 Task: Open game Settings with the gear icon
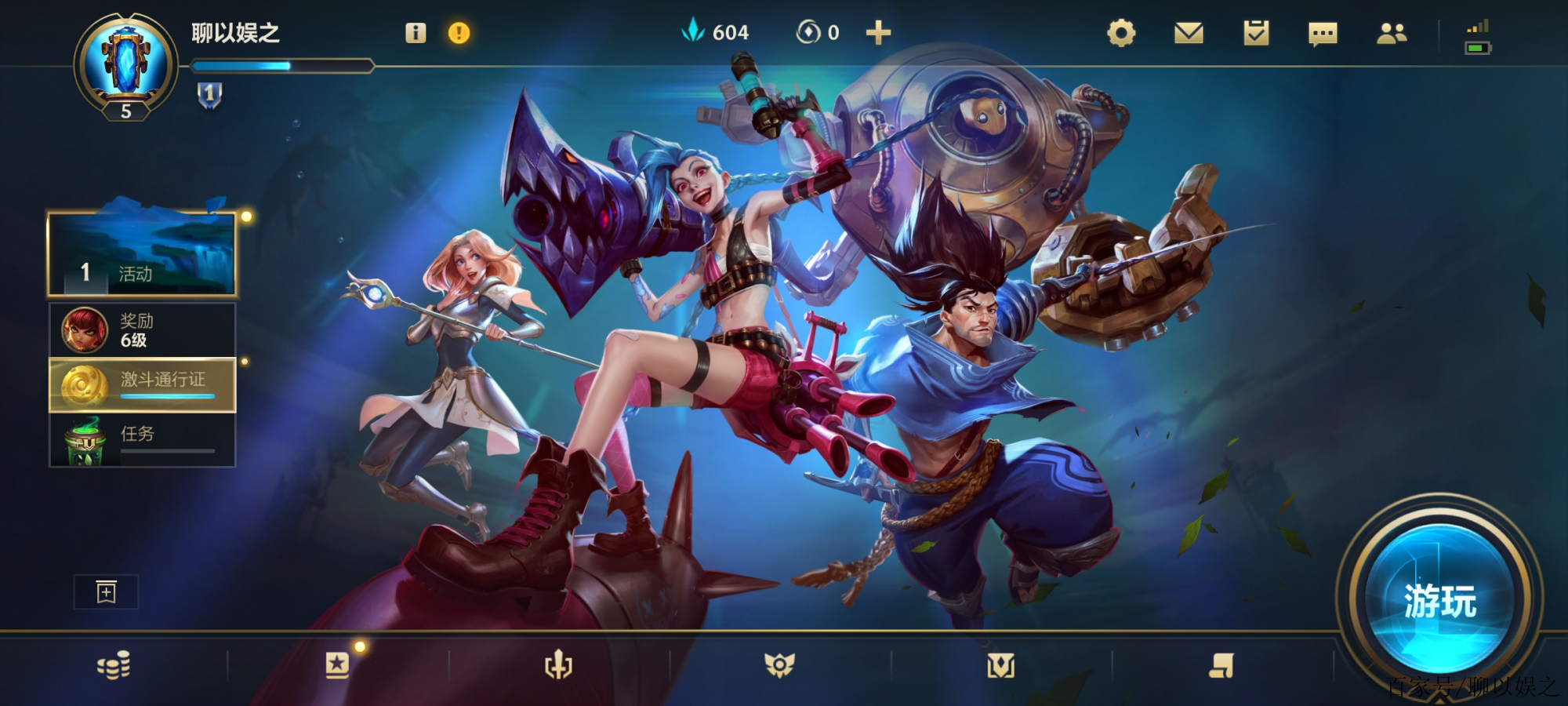coord(1121,33)
